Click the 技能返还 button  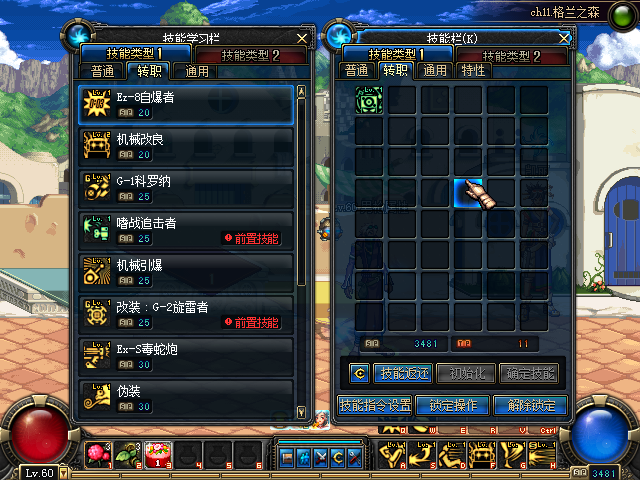pos(402,374)
